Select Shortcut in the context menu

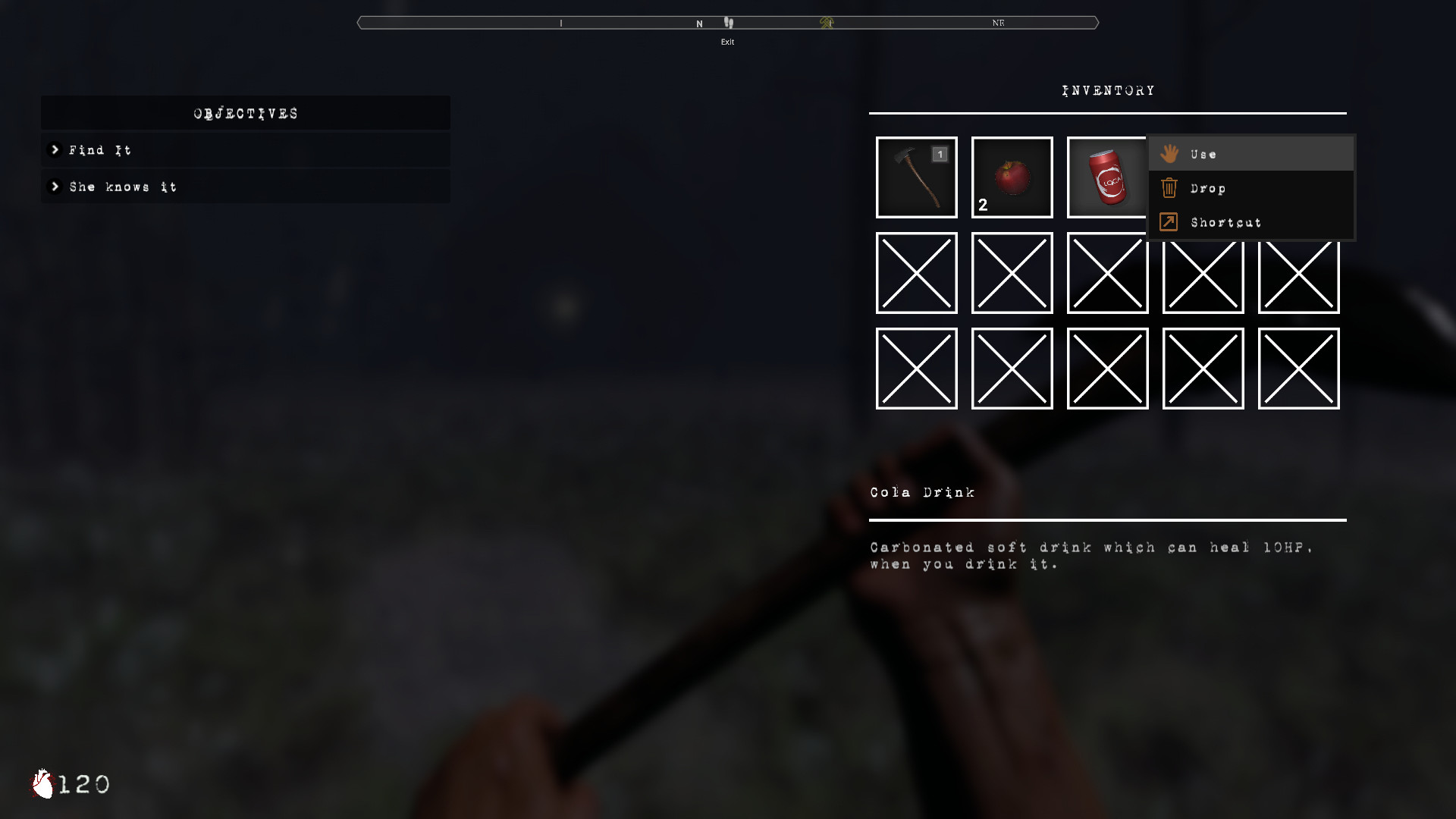click(1225, 221)
